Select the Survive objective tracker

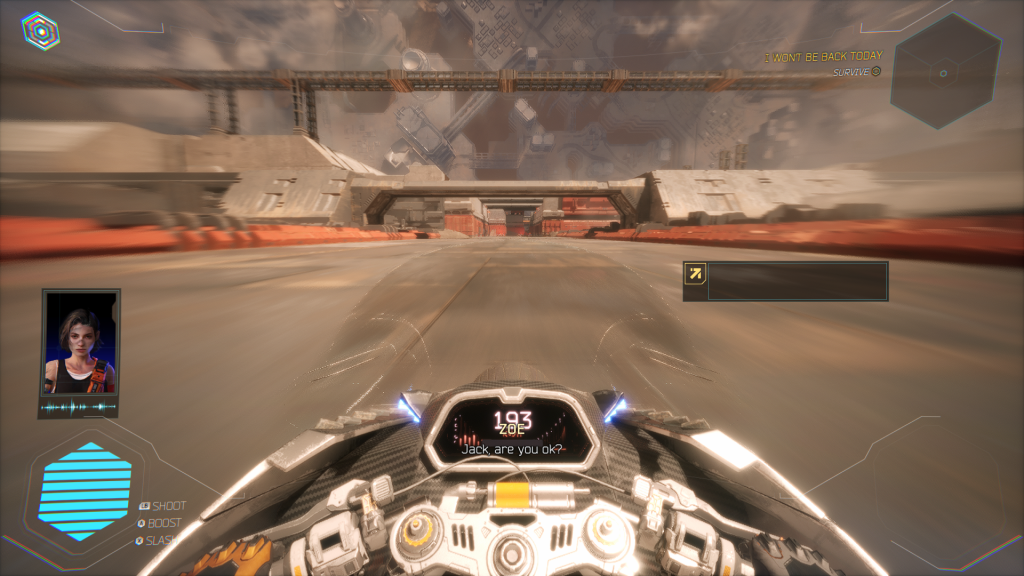click(857, 72)
